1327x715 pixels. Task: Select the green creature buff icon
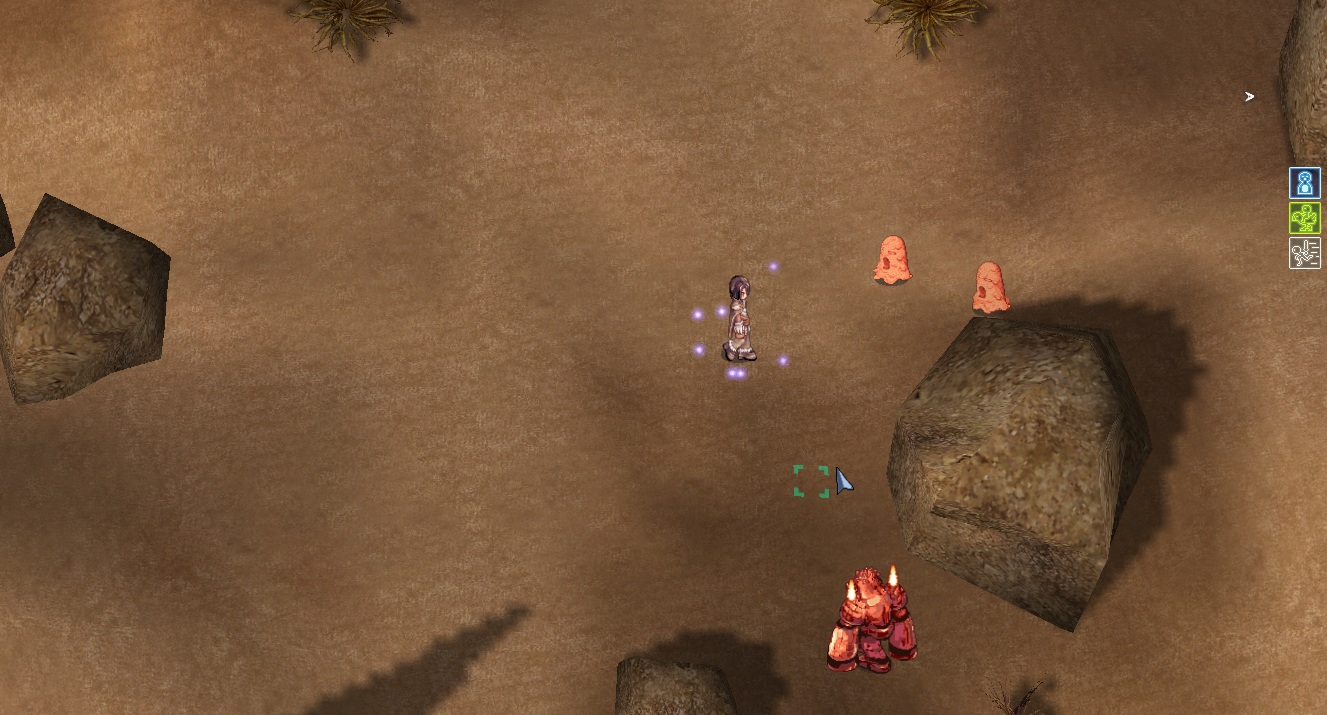click(x=1304, y=218)
